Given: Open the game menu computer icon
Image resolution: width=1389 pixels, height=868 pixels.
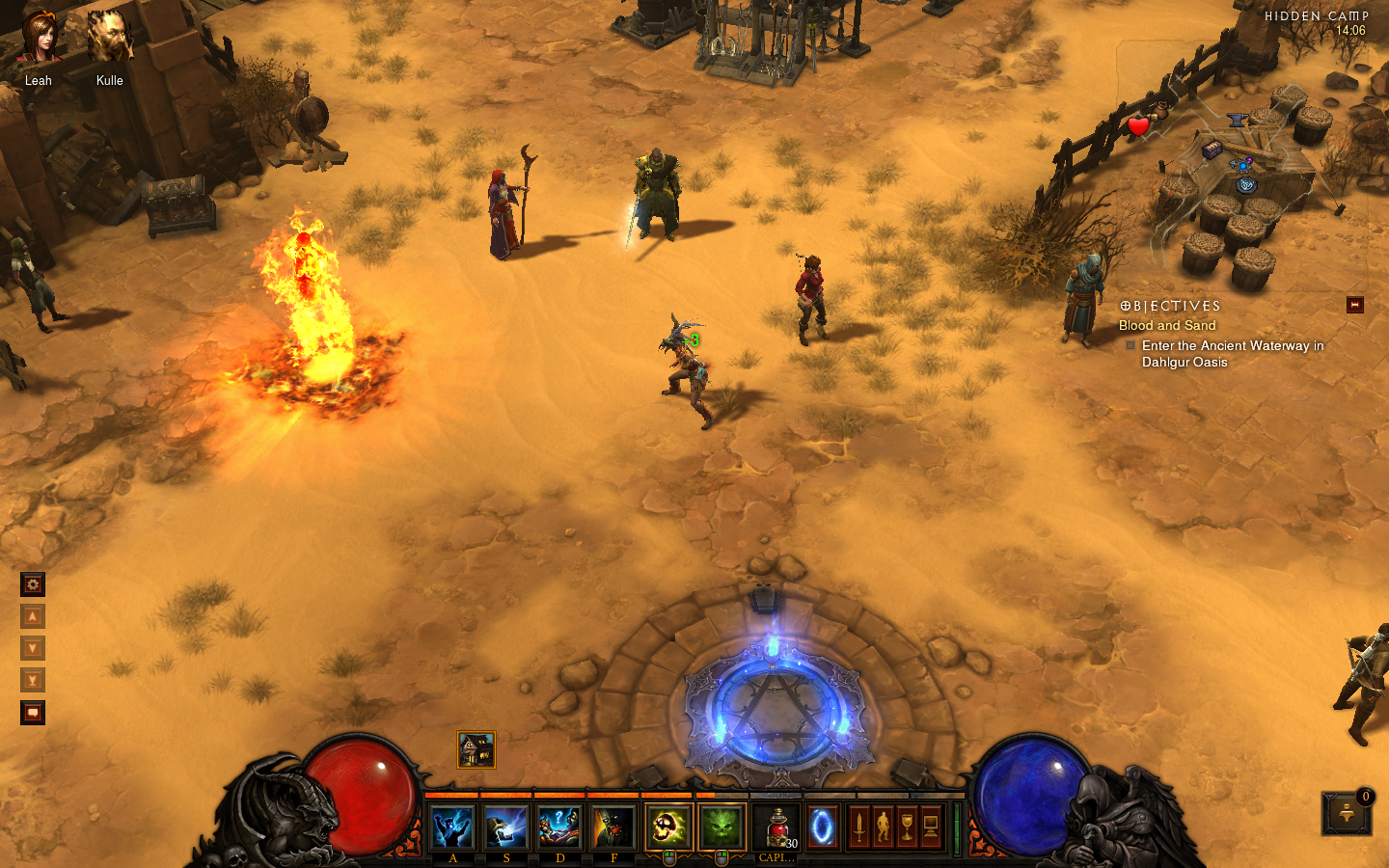Looking at the screenshot, I should coord(931,827).
